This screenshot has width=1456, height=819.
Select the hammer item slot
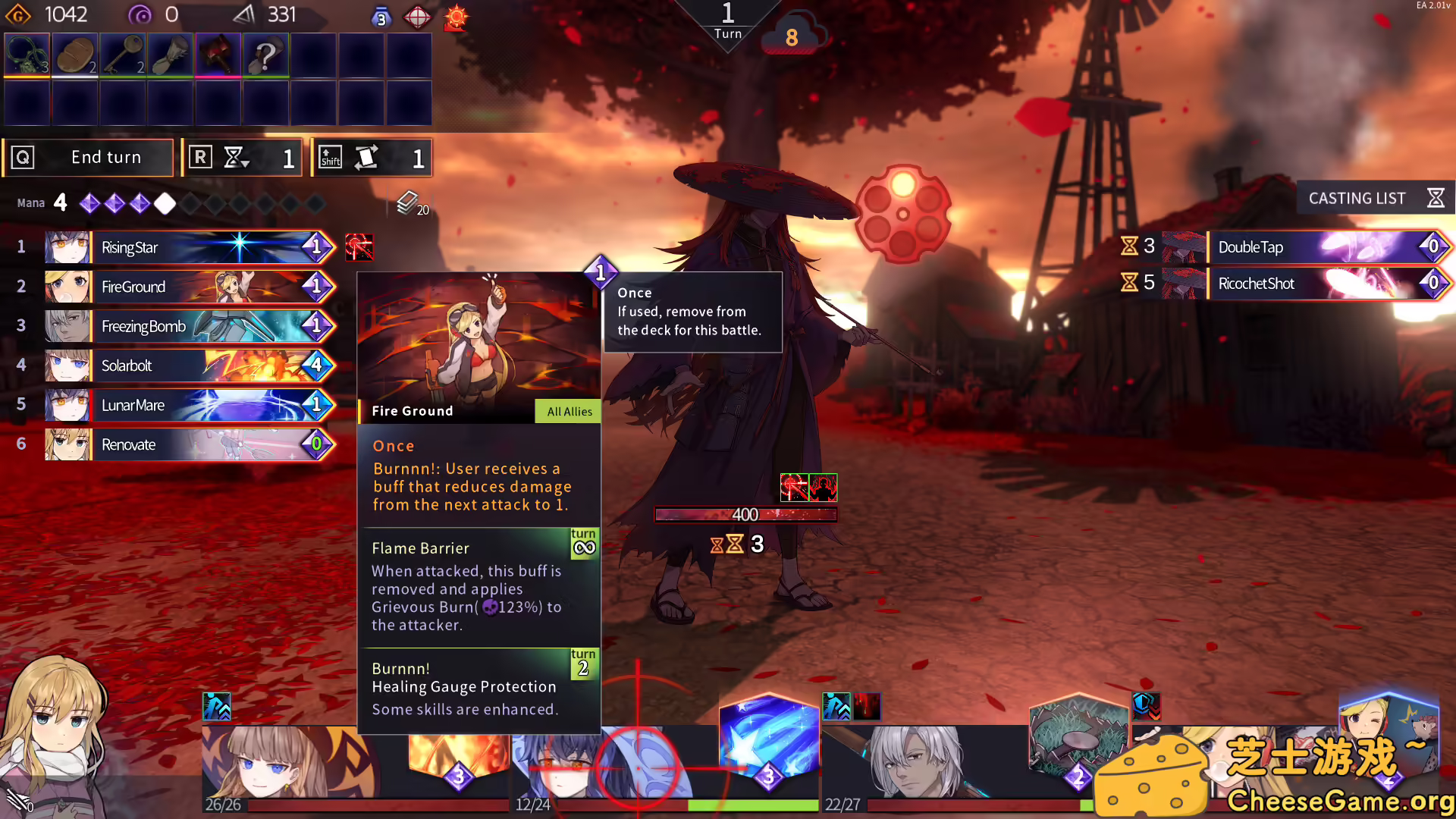(x=218, y=55)
